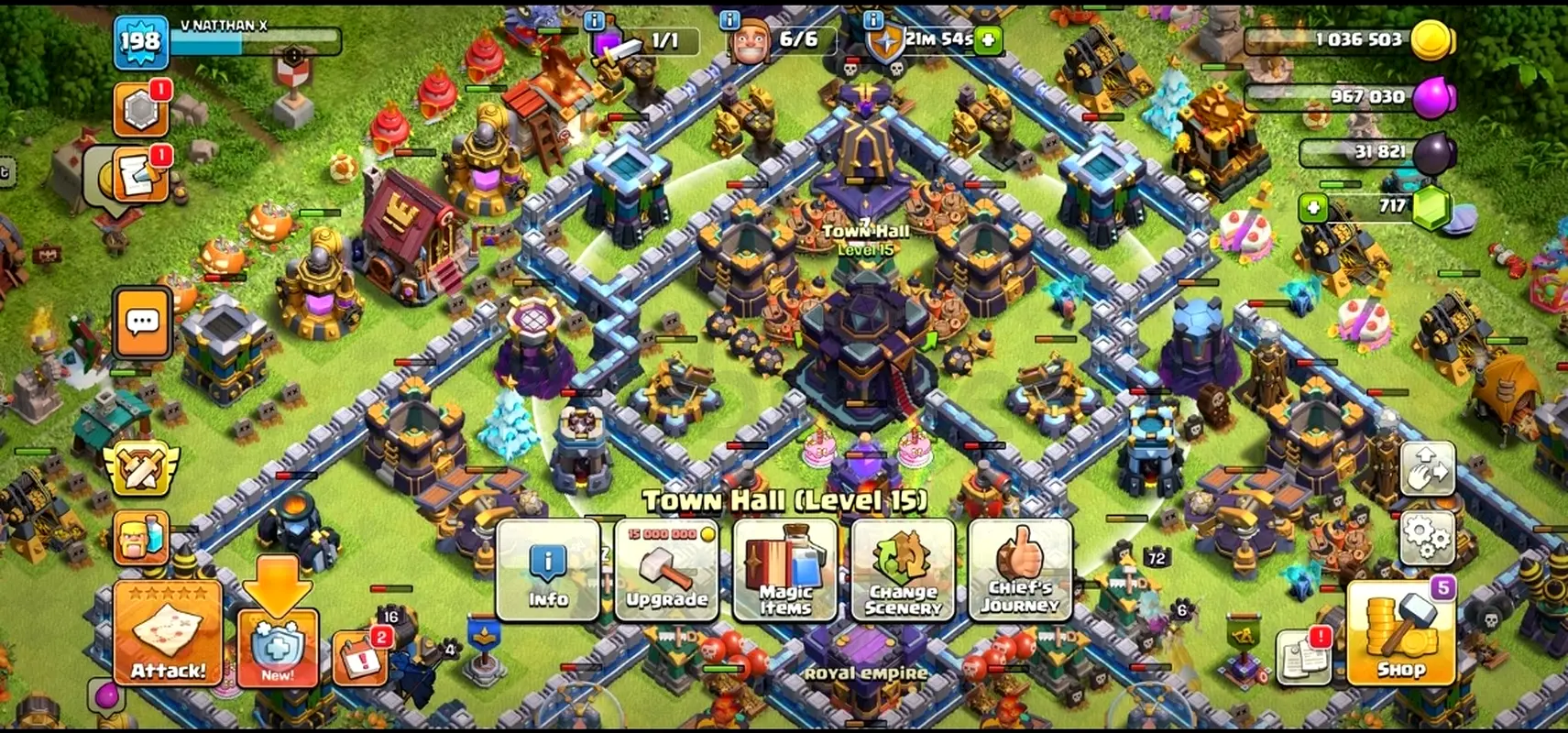Open the chat speech bubble

pyautogui.click(x=143, y=323)
